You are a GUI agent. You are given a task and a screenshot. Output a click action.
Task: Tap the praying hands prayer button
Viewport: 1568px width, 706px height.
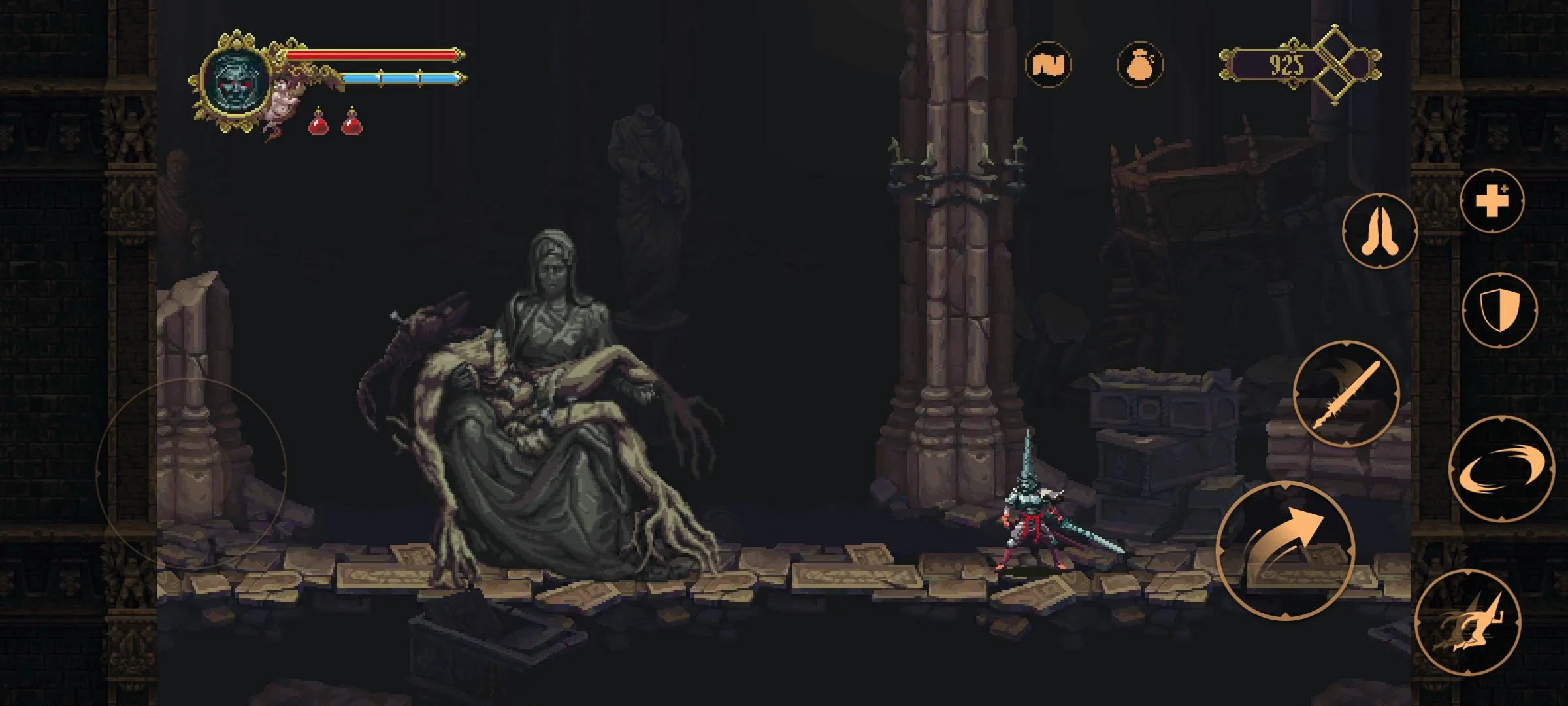(x=1379, y=231)
